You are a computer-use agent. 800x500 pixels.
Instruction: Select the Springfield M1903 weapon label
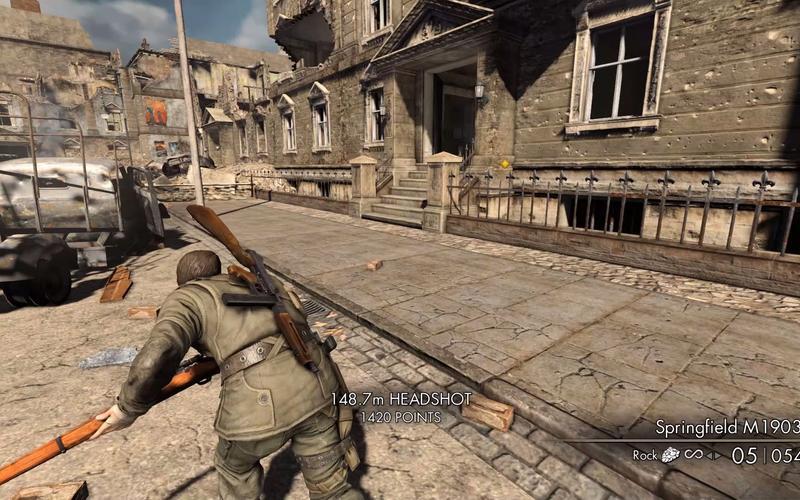coord(727,428)
